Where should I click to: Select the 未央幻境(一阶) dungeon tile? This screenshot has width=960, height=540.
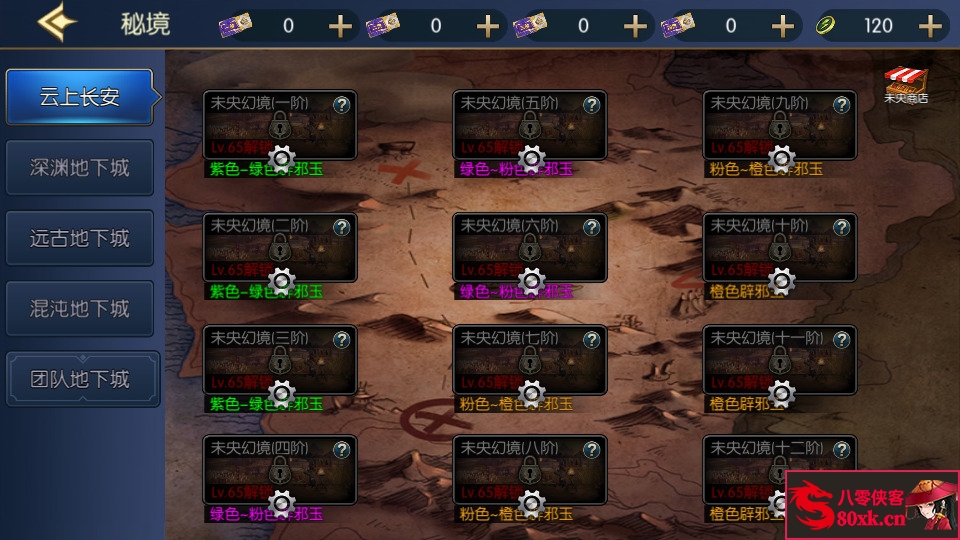(x=280, y=124)
